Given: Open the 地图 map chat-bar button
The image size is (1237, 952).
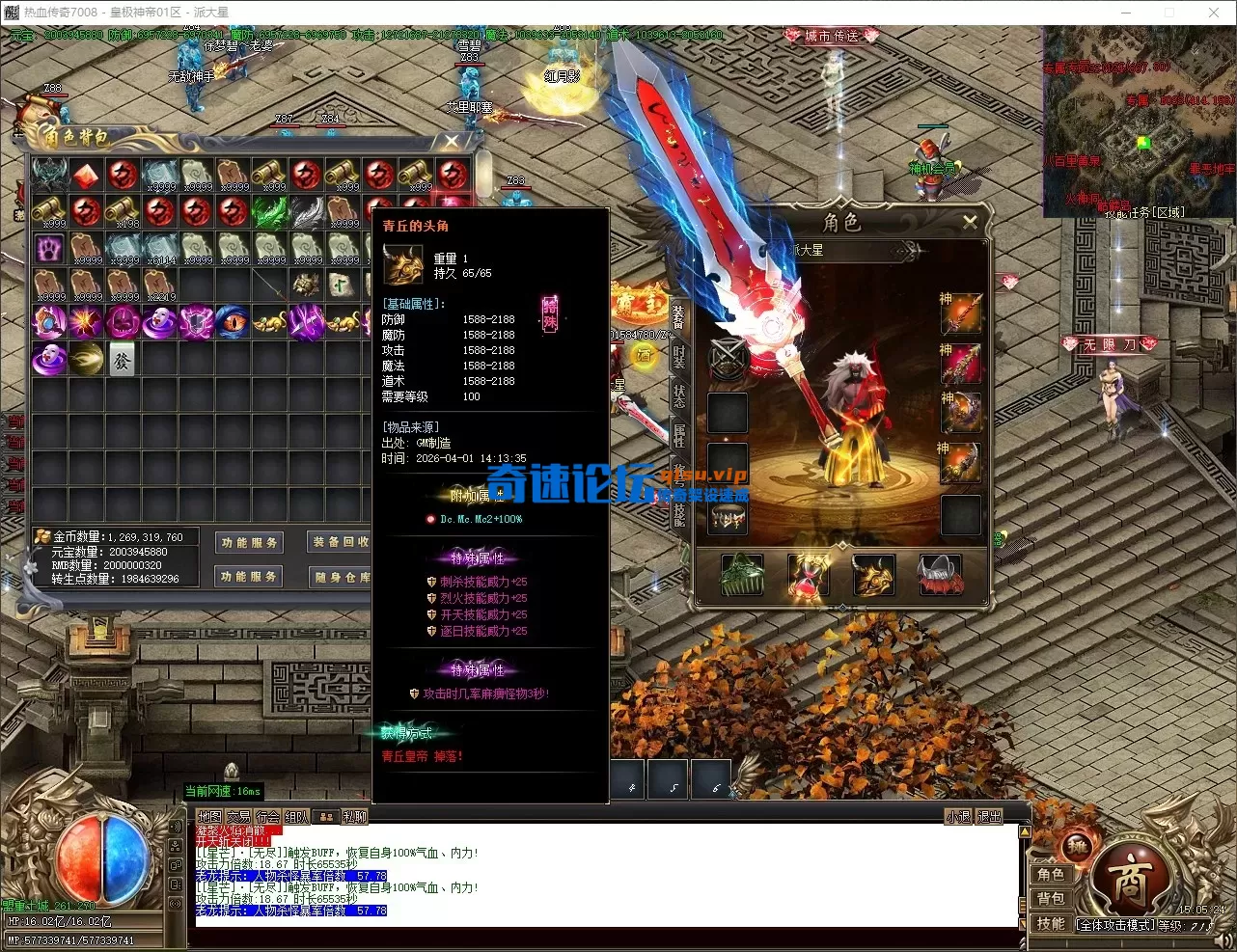Looking at the screenshot, I should [209, 817].
